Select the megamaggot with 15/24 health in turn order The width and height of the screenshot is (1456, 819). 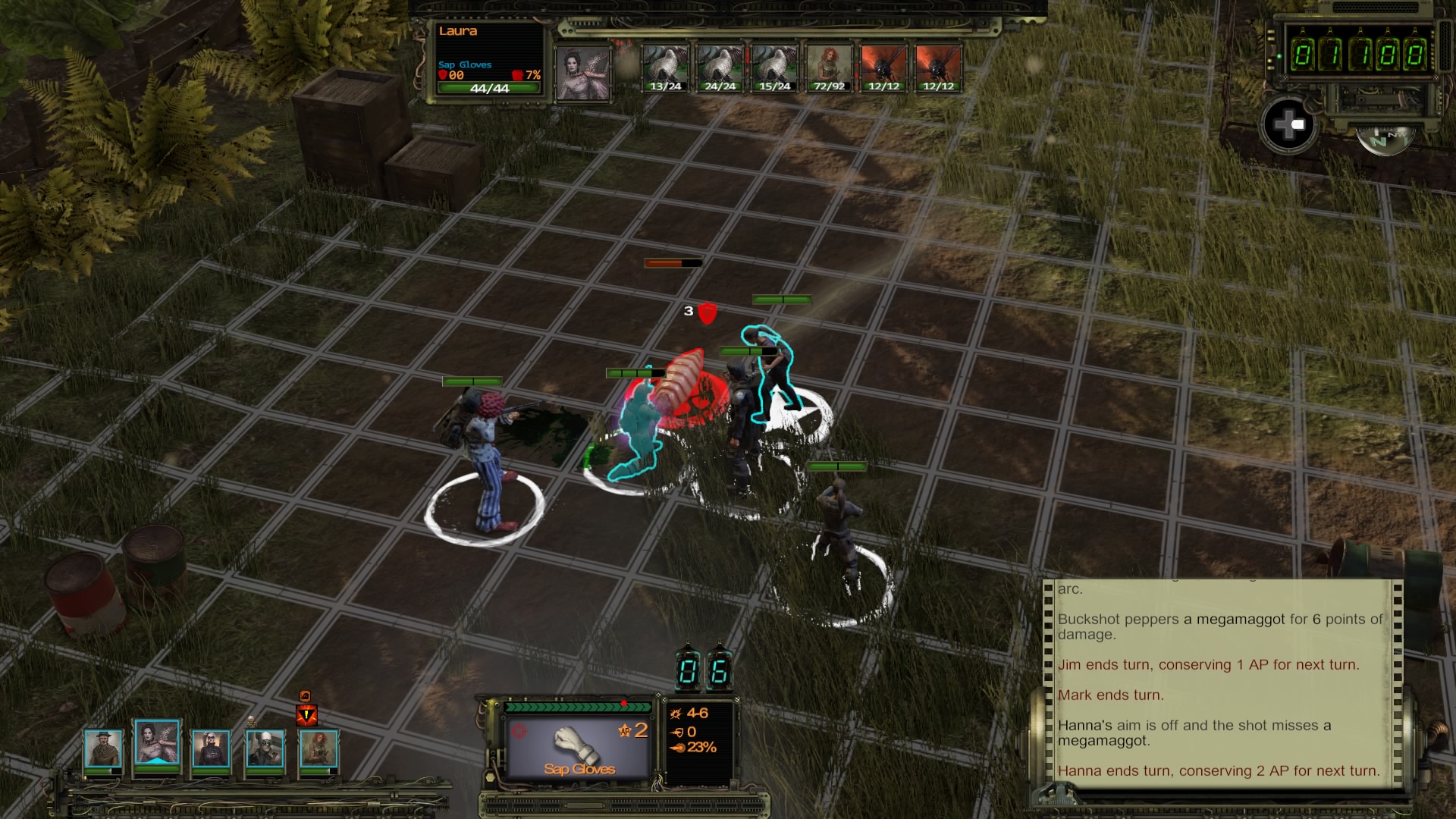[774, 68]
